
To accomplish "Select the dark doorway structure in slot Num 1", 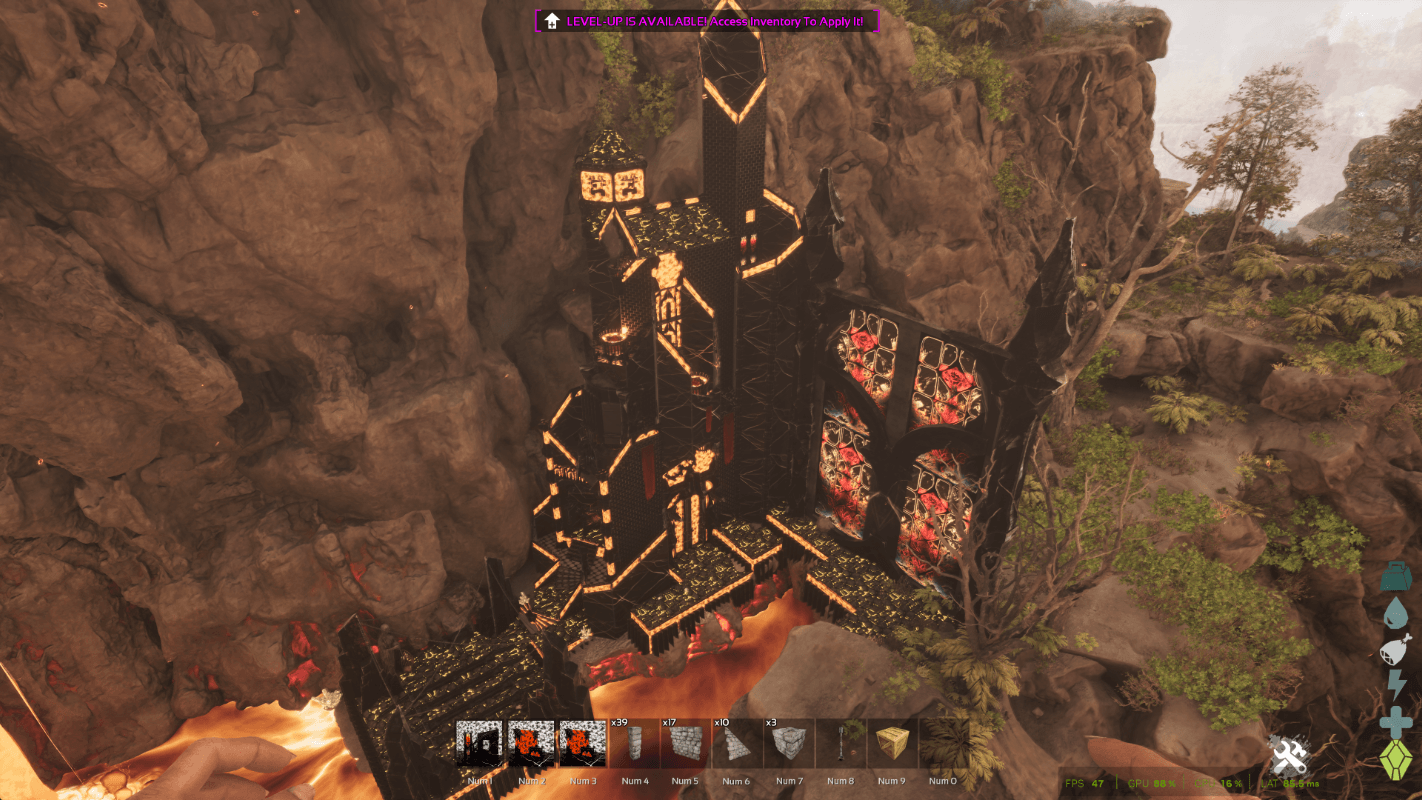I will pyautogui.click(x=480, y=744).
